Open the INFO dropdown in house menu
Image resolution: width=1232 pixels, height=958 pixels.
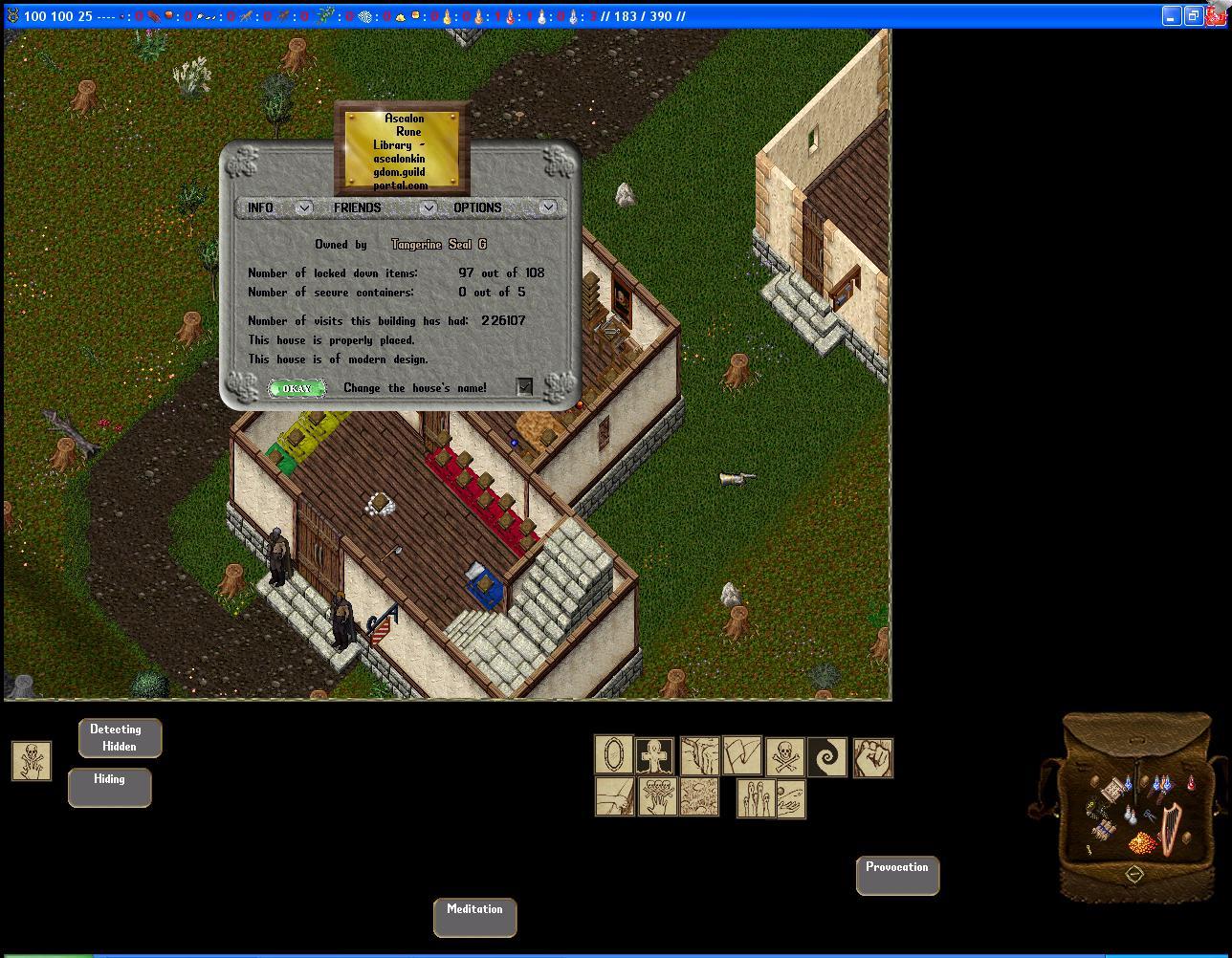(x=303, y=207)
